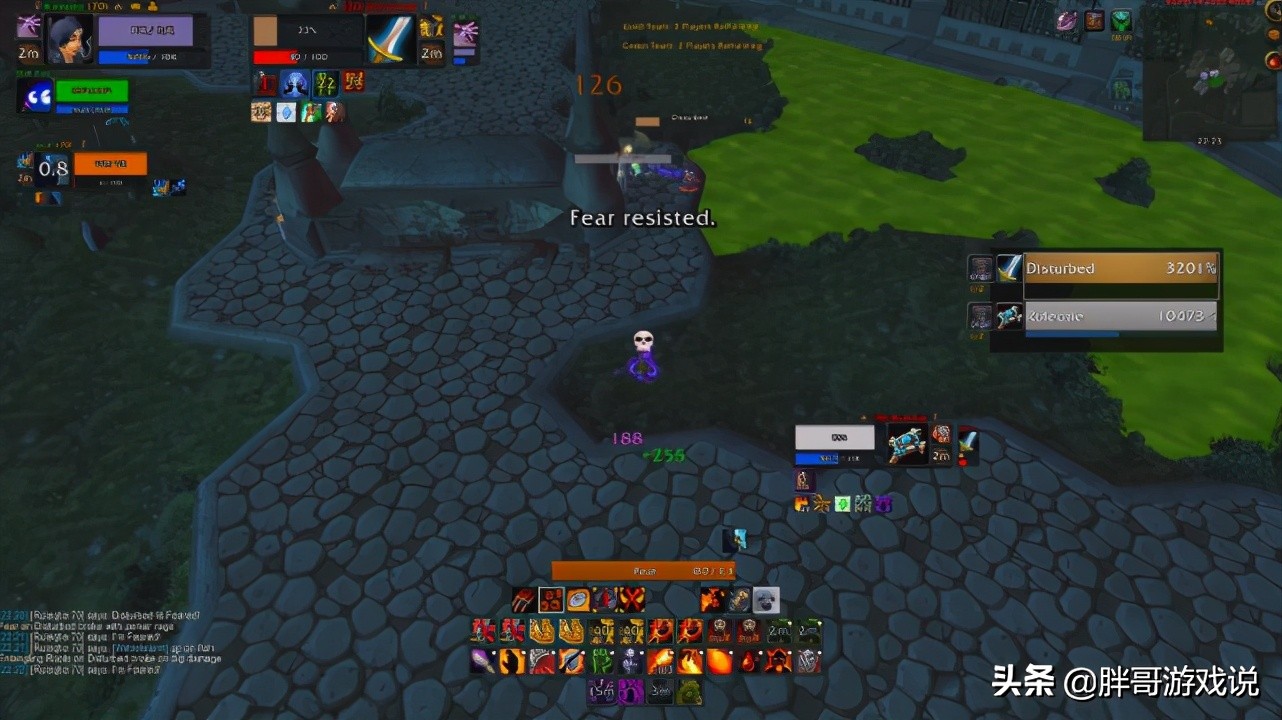
Task: Click the focus frame crossbow portrait
Action: click(x=908, y=443)
